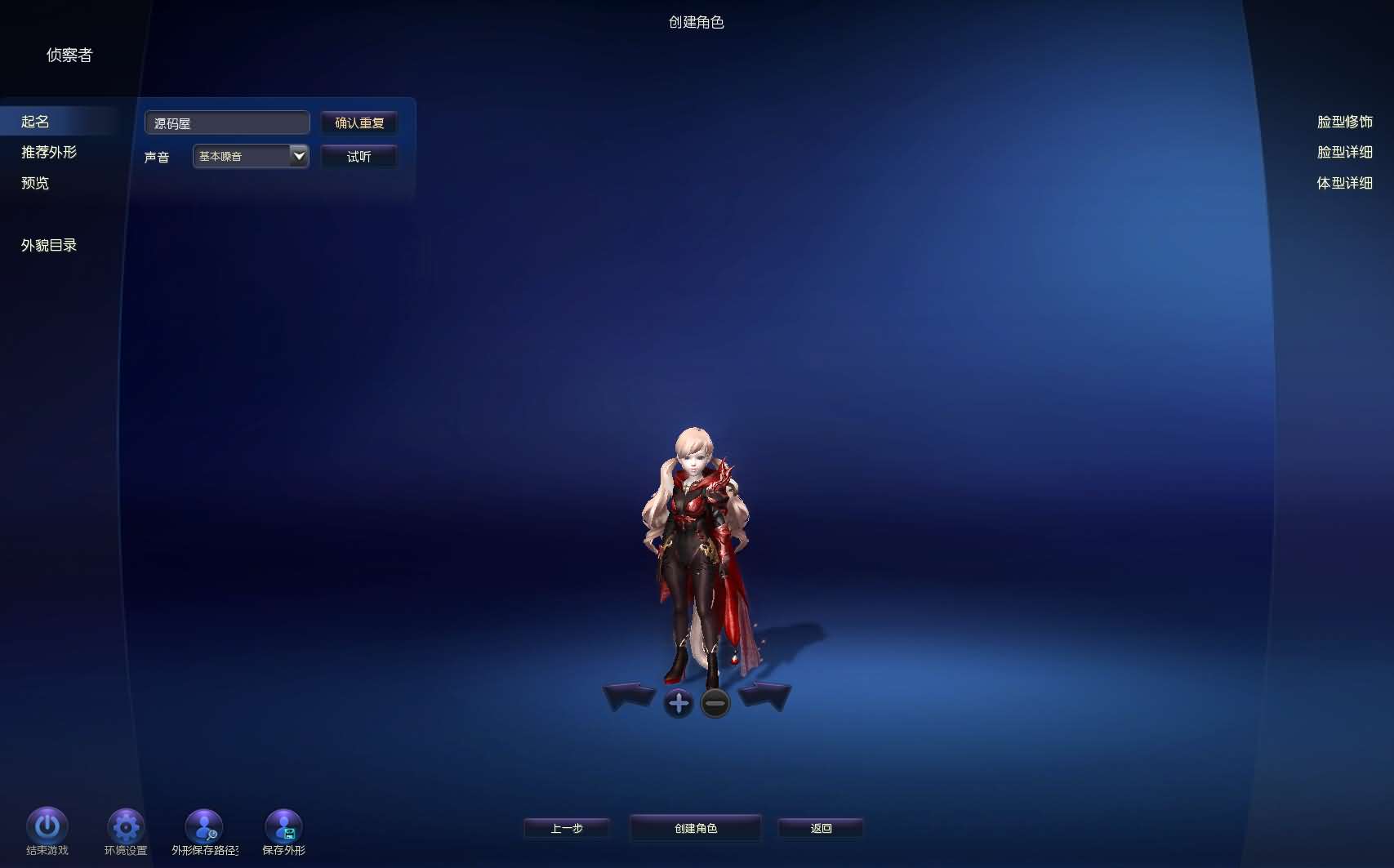Image resolution: width=1394 pixels, height=868 pixels.
Task: Click the character name input field 源码屋
Action: pos(227,122)
